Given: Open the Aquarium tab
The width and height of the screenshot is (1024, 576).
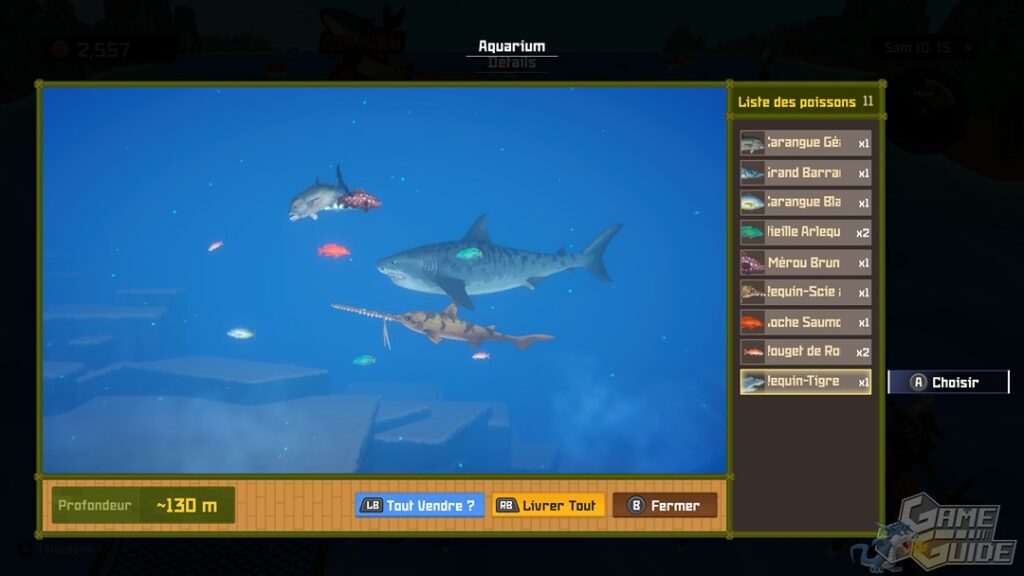Looking at the screenshot, I should pyautogui.click(x=512, y=46).
